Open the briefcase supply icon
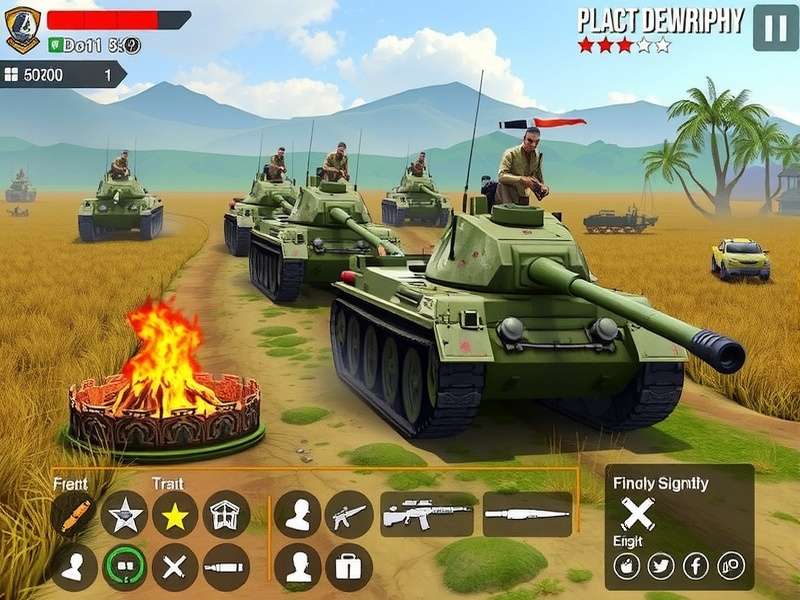Screen dimensions: 800x600 tap(349, 567)
